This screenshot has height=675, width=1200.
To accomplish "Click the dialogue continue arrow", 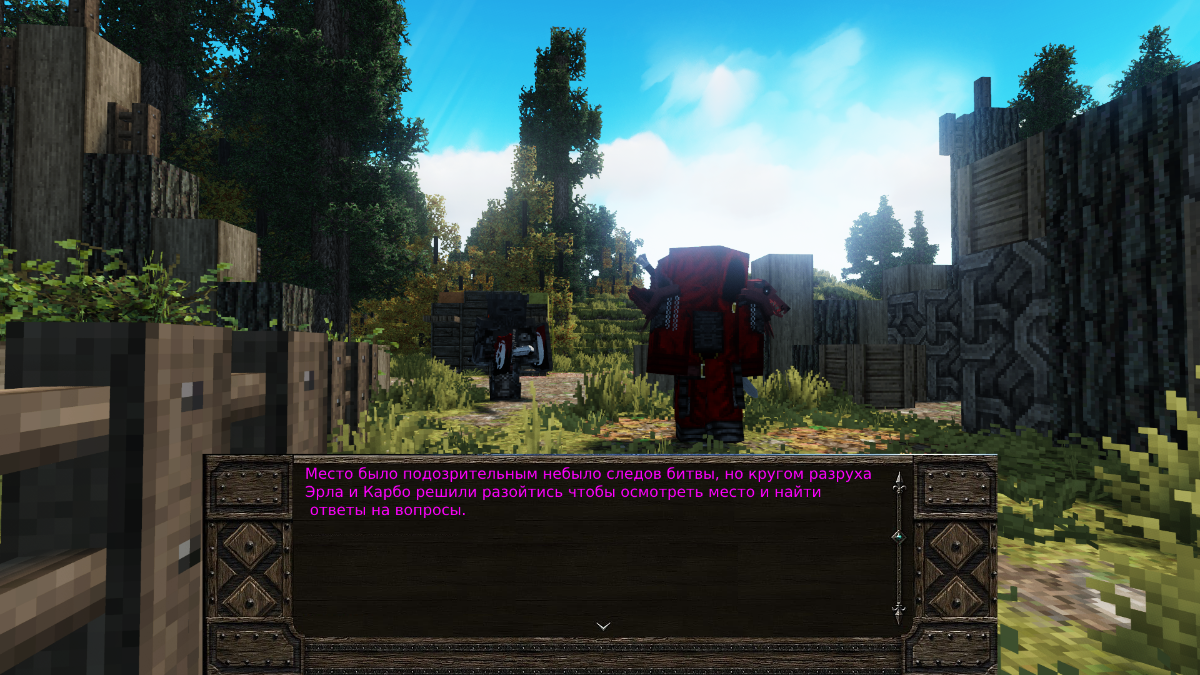I will (603, 626).
